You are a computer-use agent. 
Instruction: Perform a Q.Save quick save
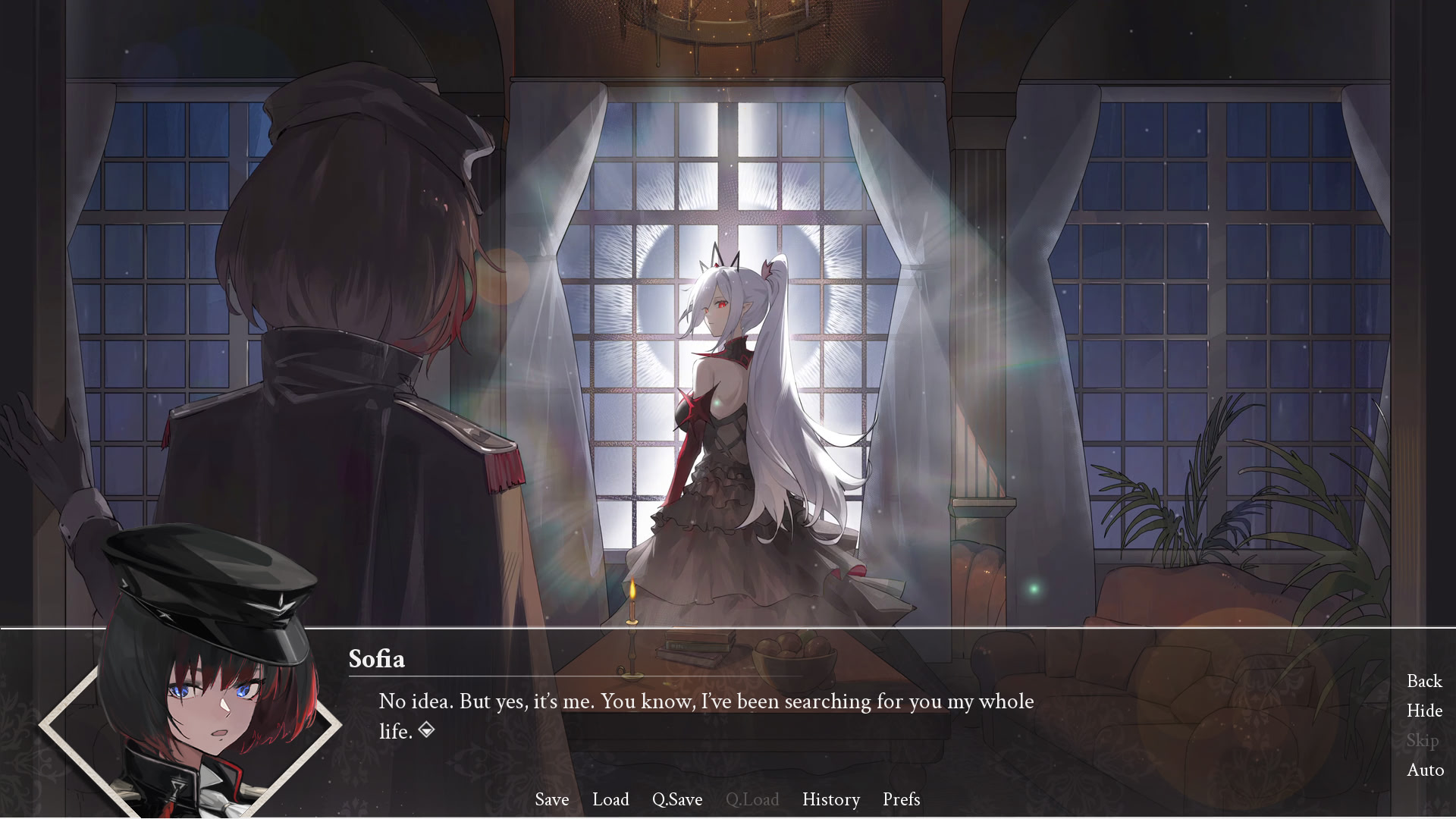[677, 799]
